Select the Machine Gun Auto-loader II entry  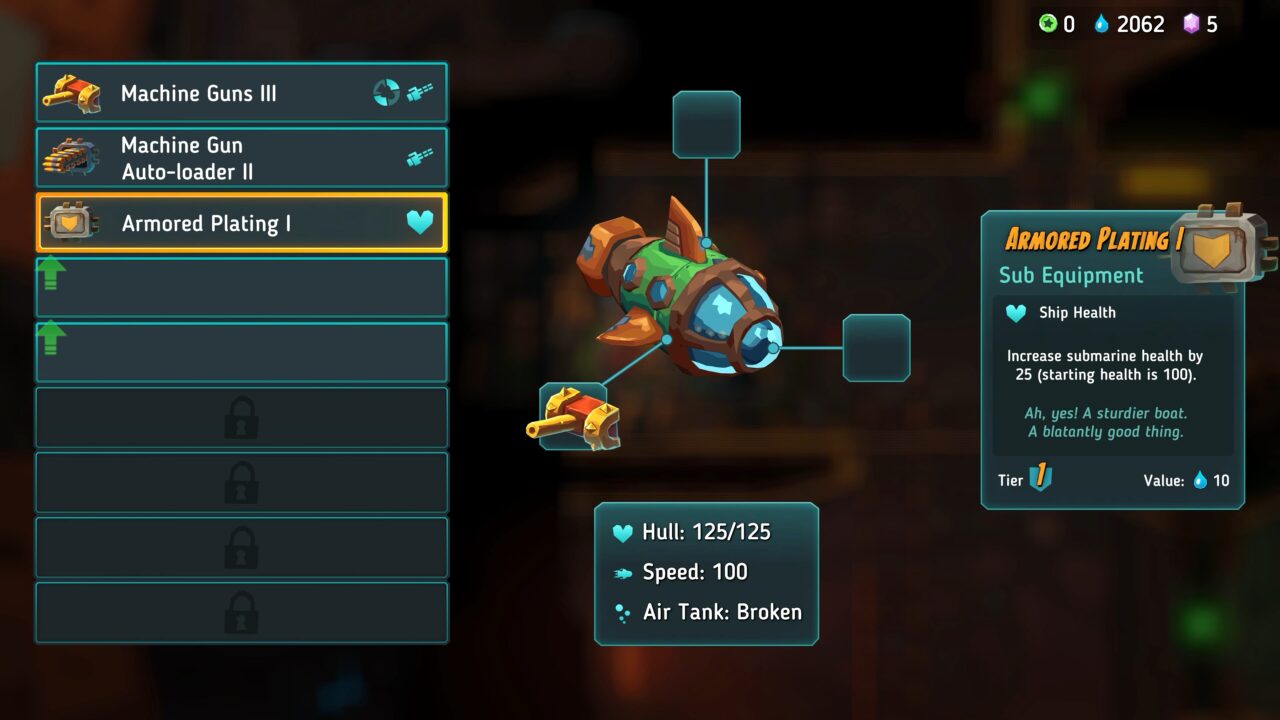click(x=240, y=156)
